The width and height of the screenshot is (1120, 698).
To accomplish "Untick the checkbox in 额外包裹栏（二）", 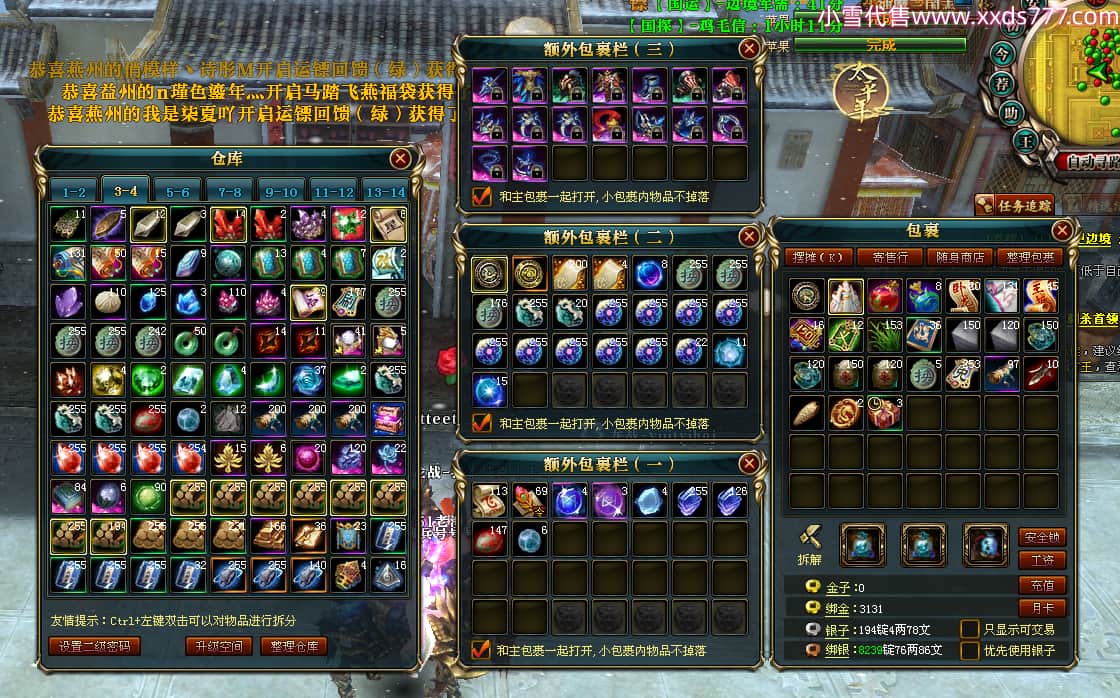I will click(x=482, y=423).
